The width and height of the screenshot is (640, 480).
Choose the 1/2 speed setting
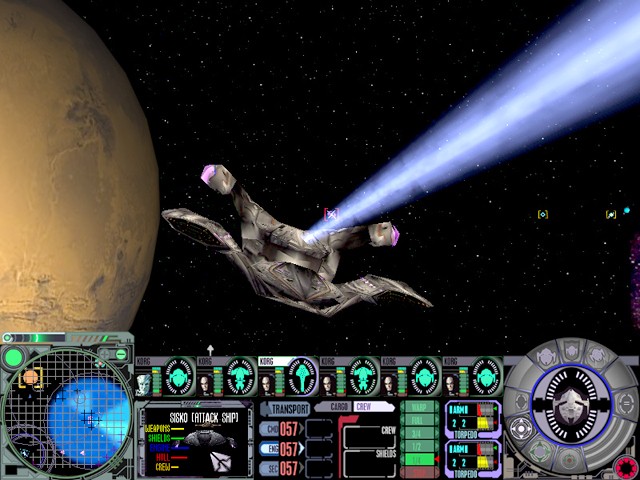point(419,446)
